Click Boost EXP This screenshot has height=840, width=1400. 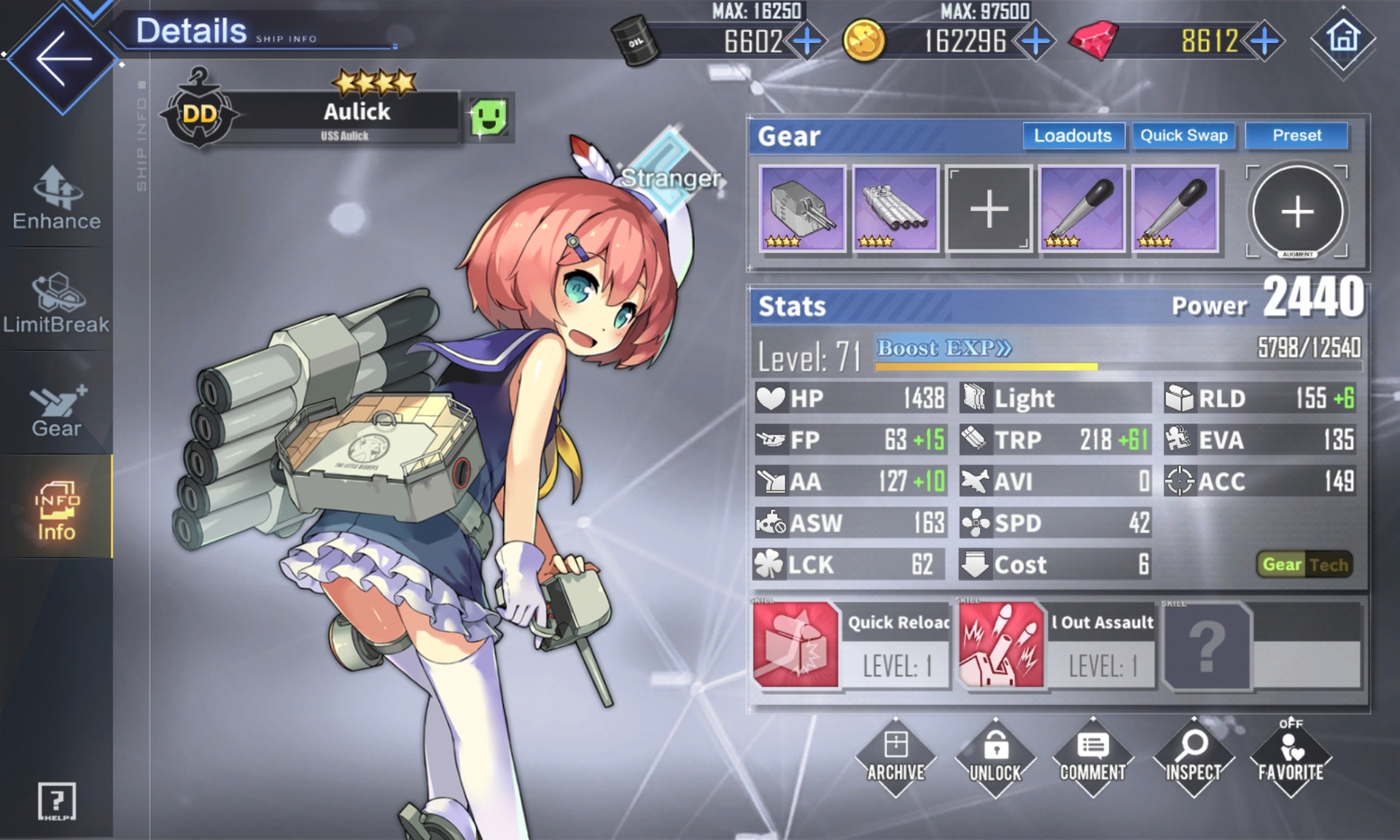[x=944, y=348]
